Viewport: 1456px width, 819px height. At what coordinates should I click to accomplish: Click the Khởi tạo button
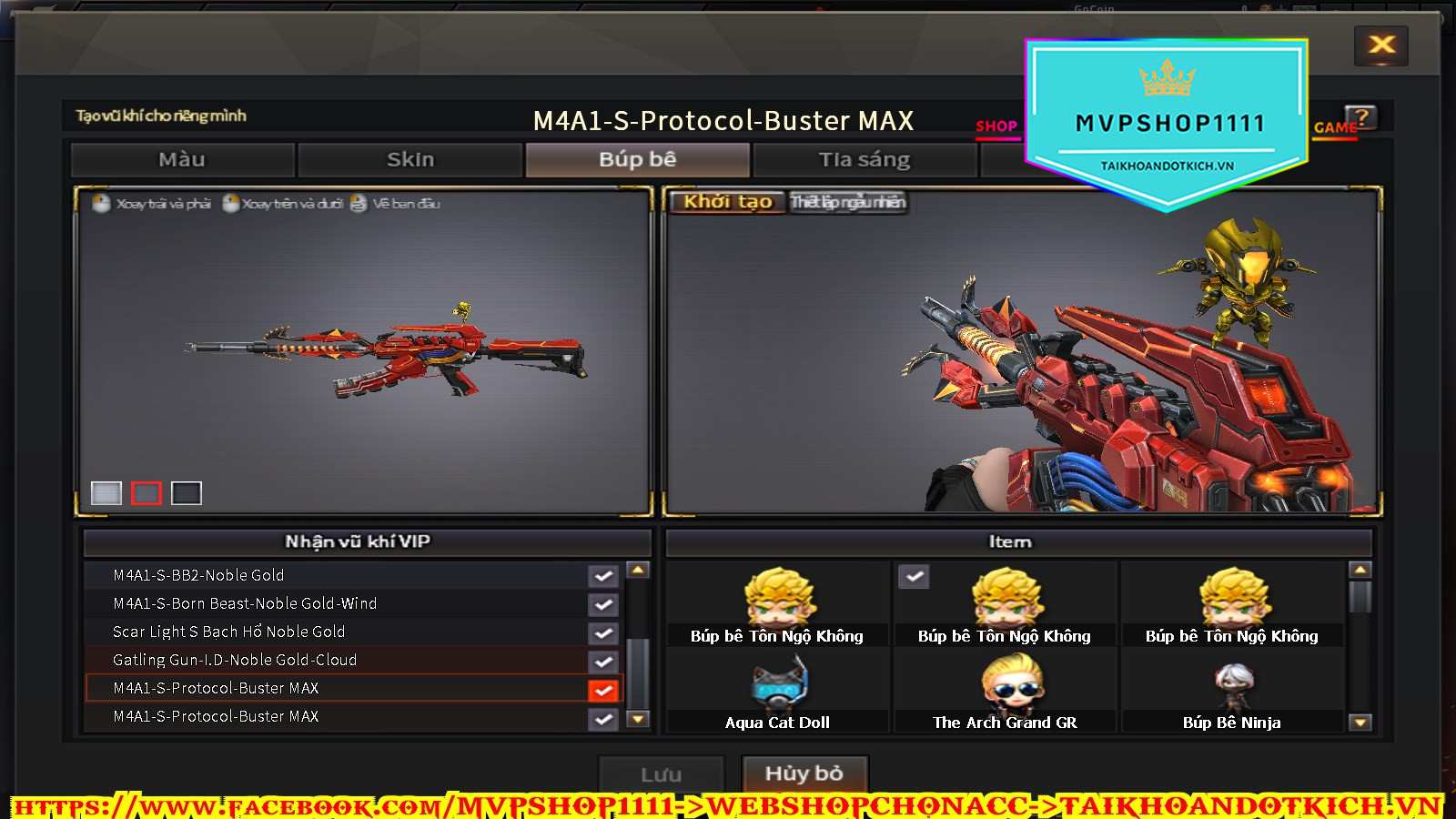coord(727,202)
